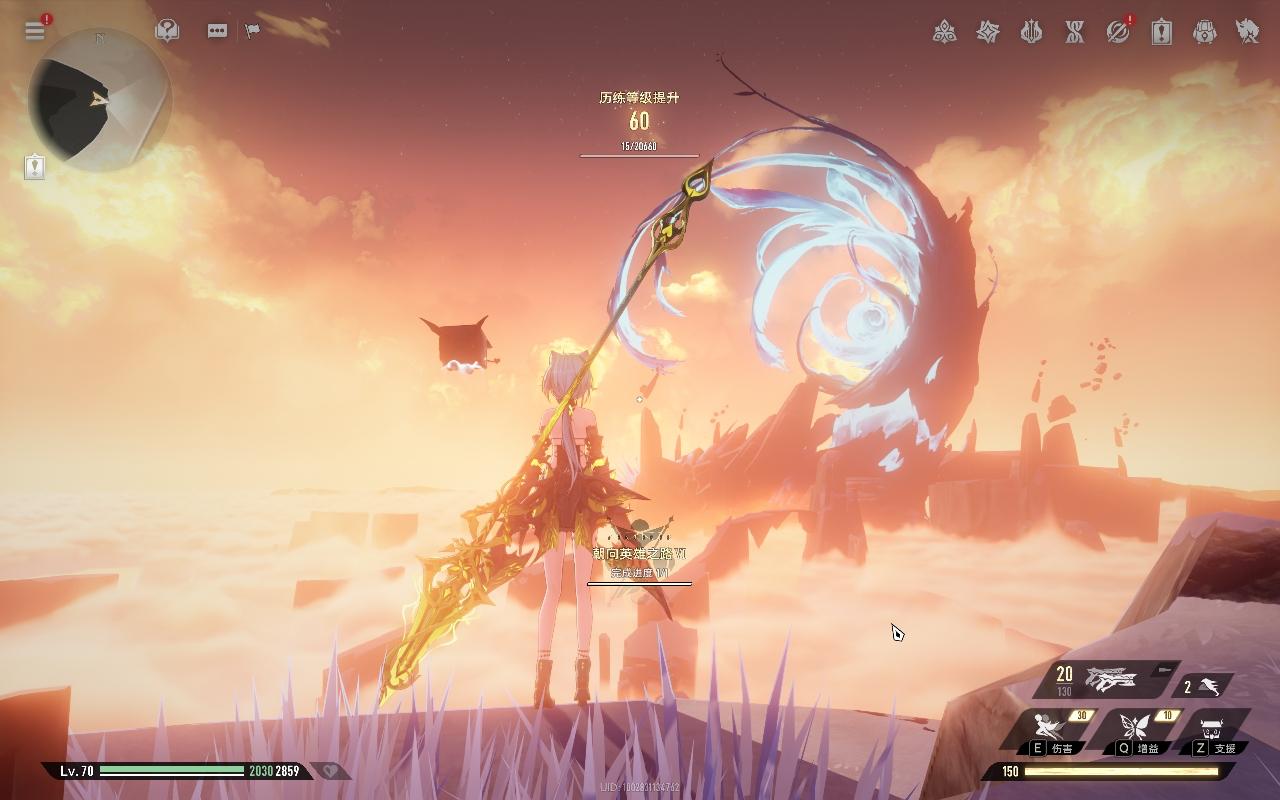Open the backpack inventory
1280x800 pixels.
1205,32
